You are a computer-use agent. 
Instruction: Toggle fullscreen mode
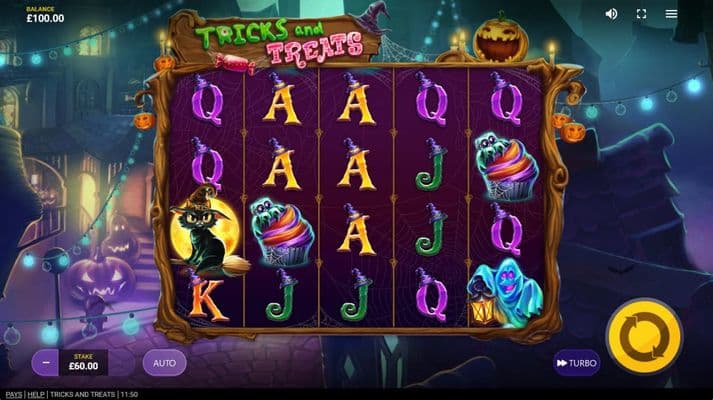point(642,14)
